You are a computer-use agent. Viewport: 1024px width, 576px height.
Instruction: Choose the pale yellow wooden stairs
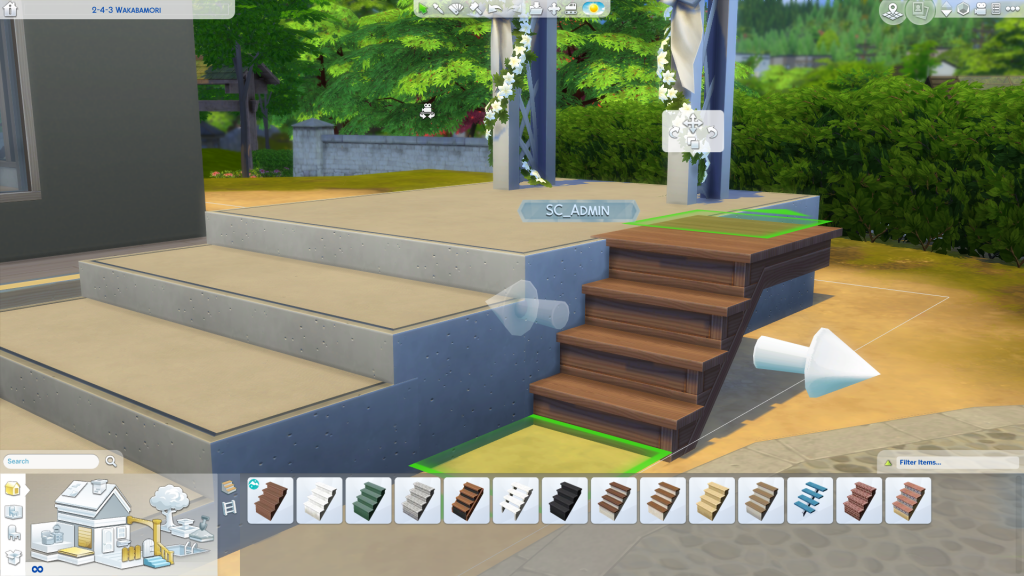[711, 499]
